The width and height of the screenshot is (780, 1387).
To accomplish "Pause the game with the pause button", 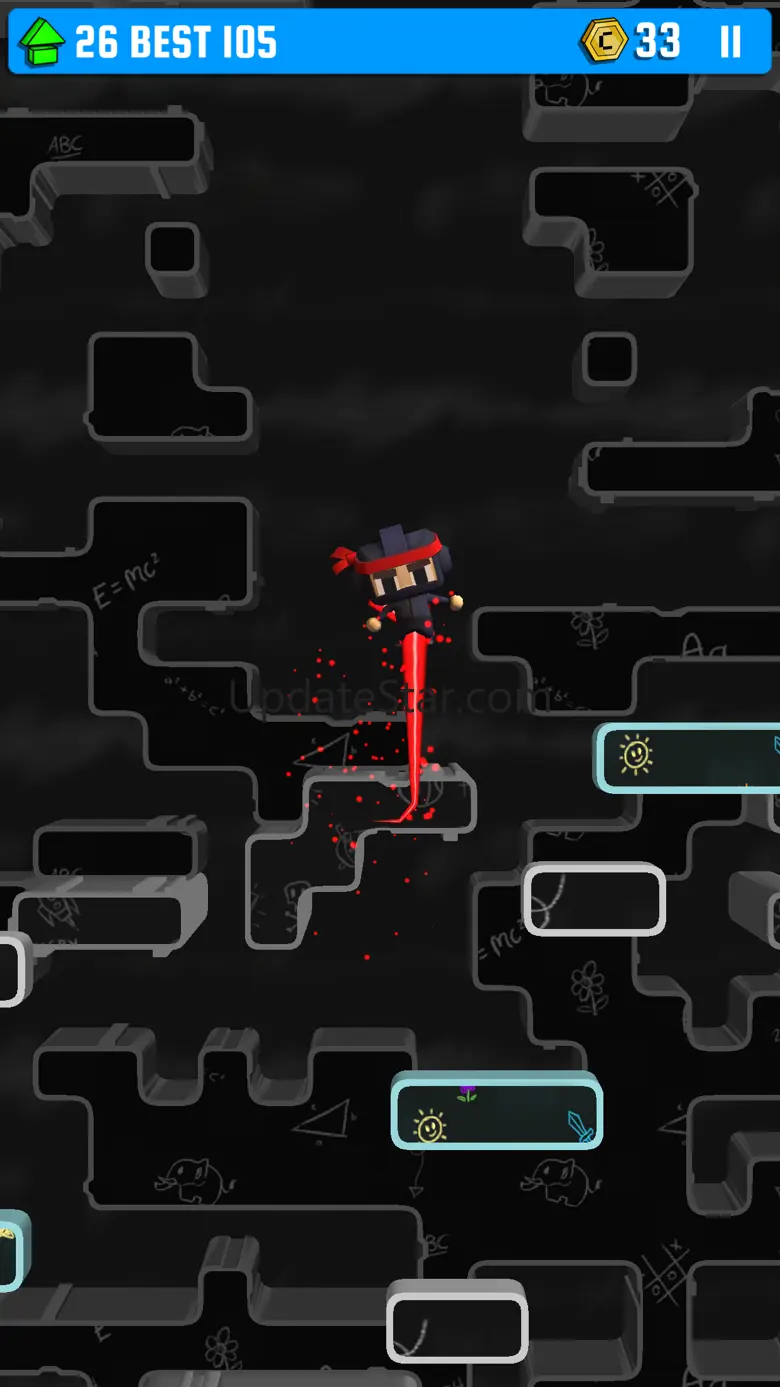I will click(x=731, y=42).
